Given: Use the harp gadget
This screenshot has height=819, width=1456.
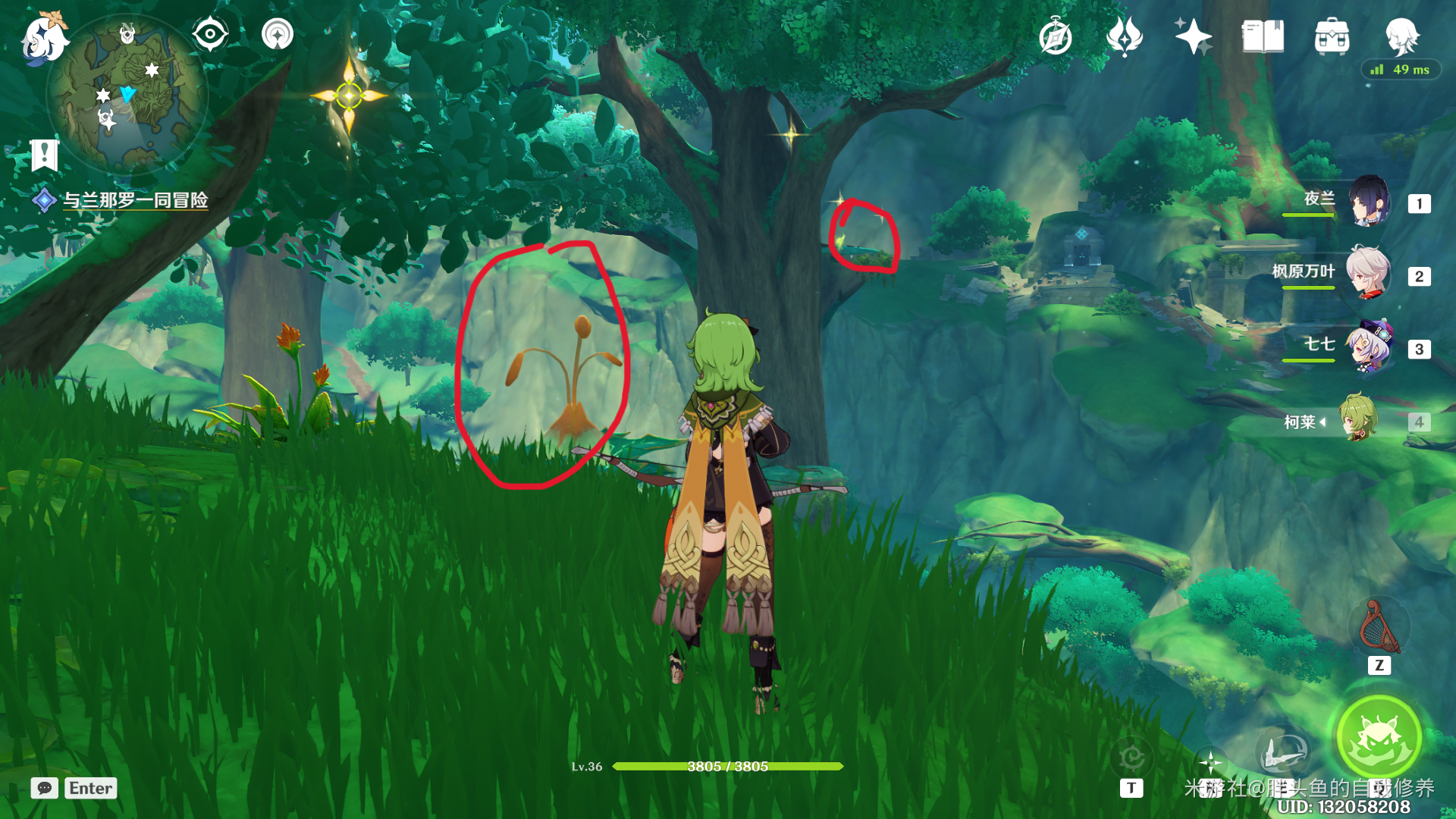Looking at the screenshot, I should pyautogui.click(x=1379, y=628).
